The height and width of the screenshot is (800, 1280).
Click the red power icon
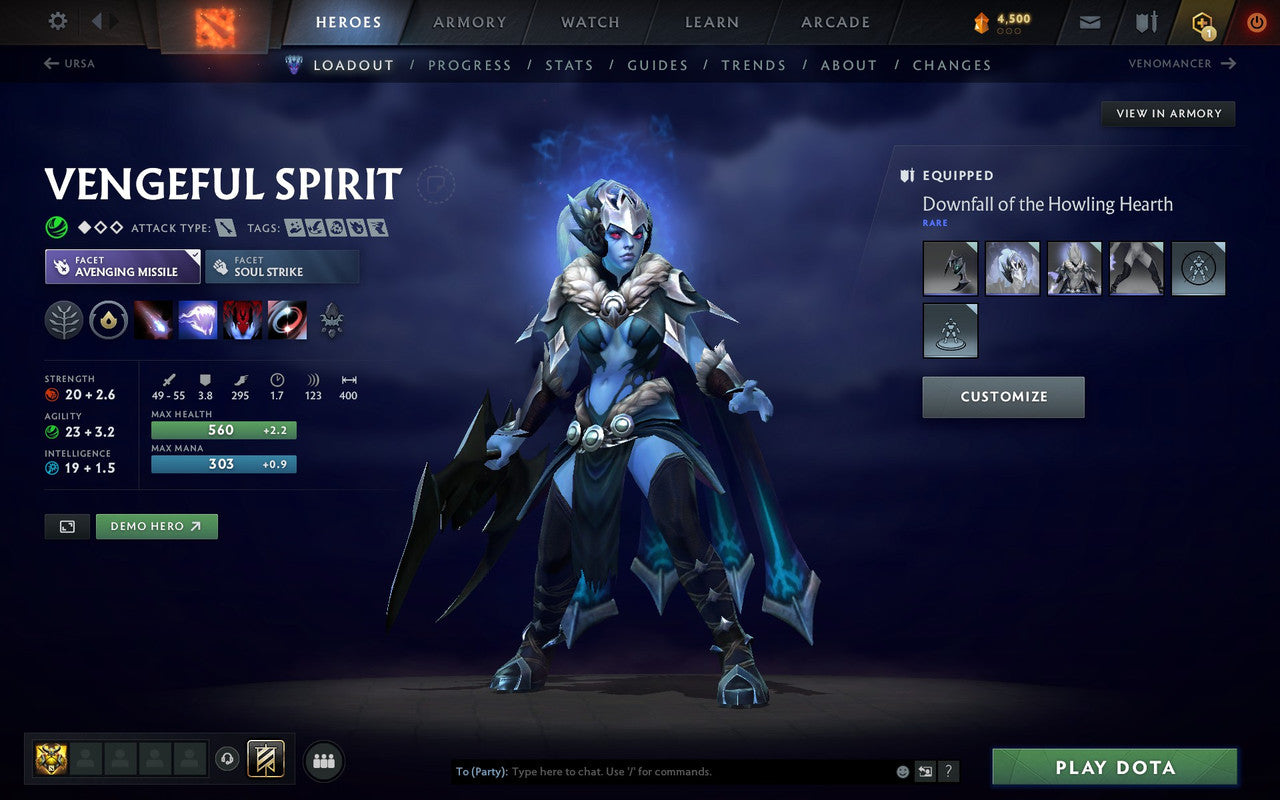pos(1256,21)
